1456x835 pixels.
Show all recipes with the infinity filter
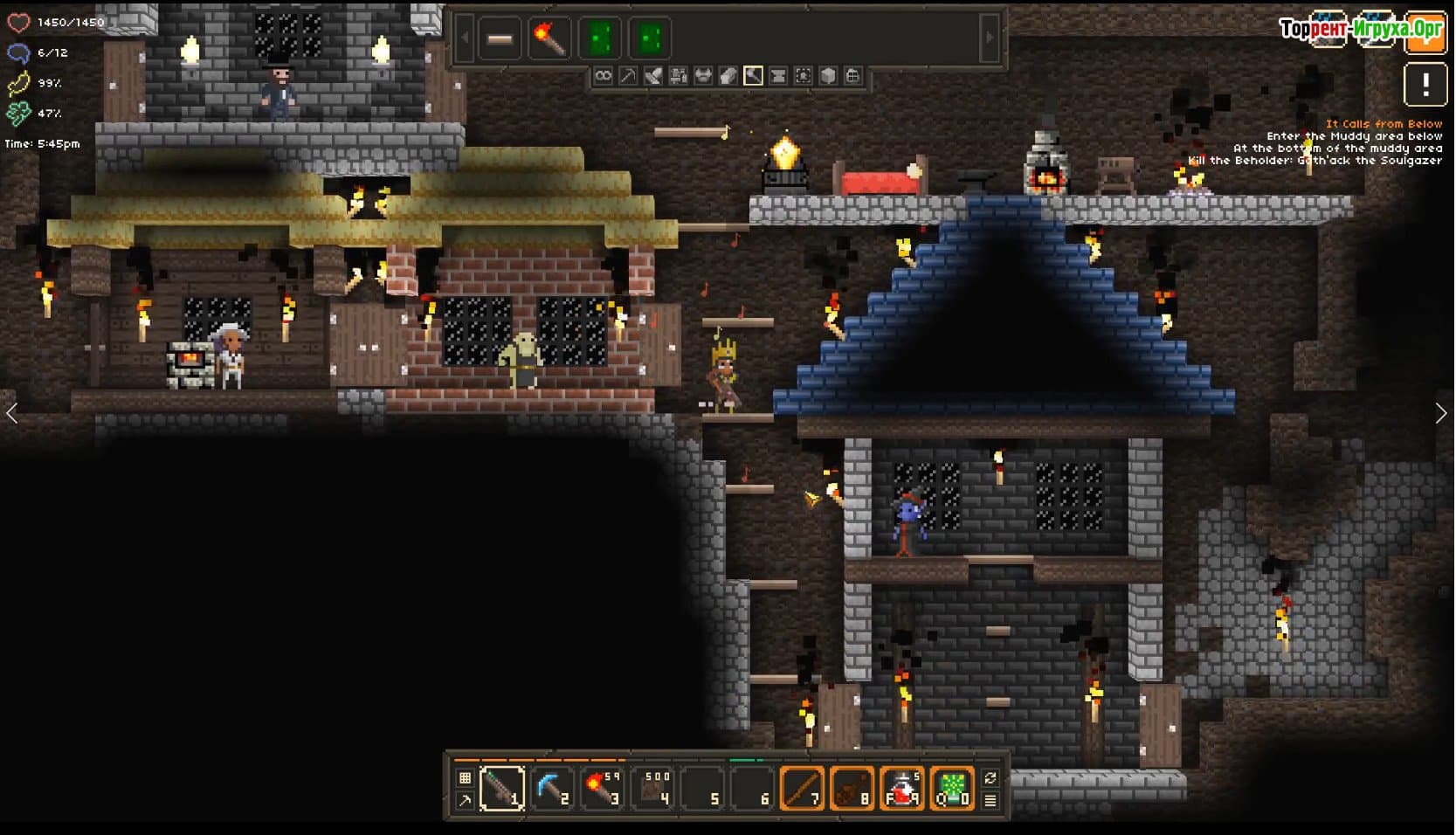[x=603, y=76]
